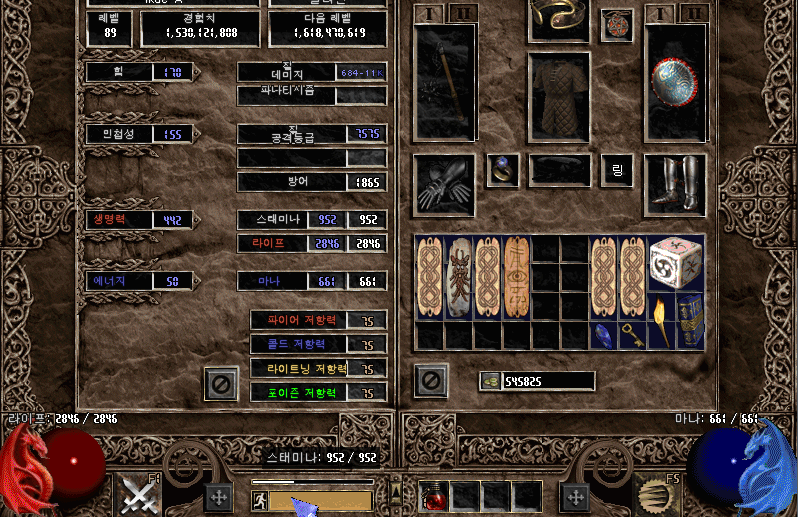
Task: Select the blue sapphire gem in inventory
Action: [603, 336]
